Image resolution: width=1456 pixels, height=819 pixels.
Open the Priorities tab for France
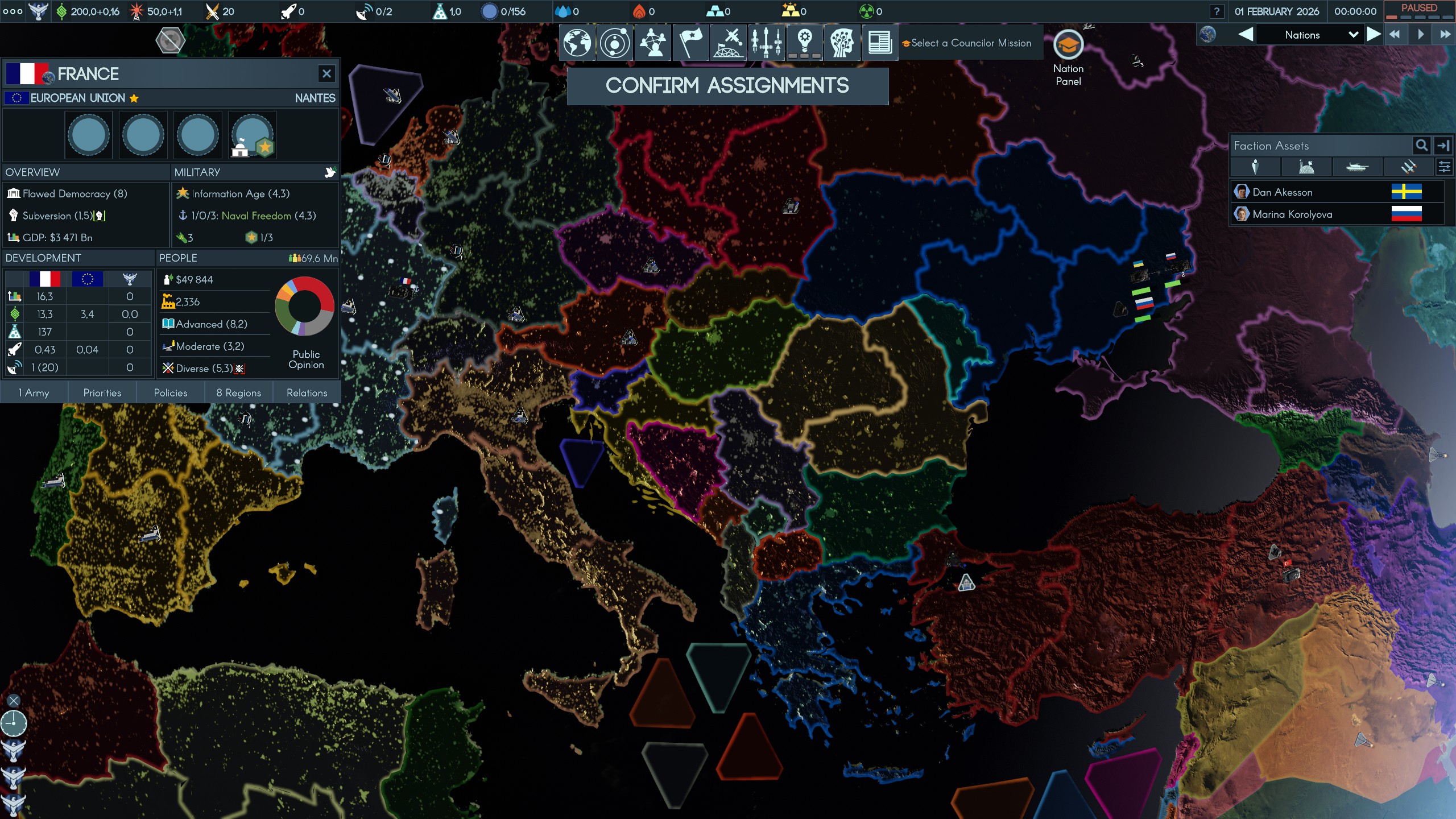pos(102,392)
